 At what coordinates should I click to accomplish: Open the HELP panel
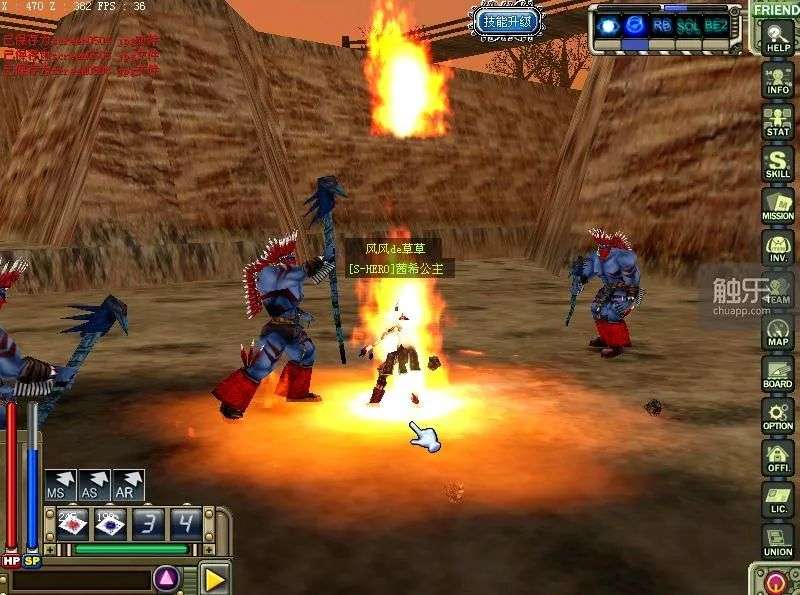(777, 38)
